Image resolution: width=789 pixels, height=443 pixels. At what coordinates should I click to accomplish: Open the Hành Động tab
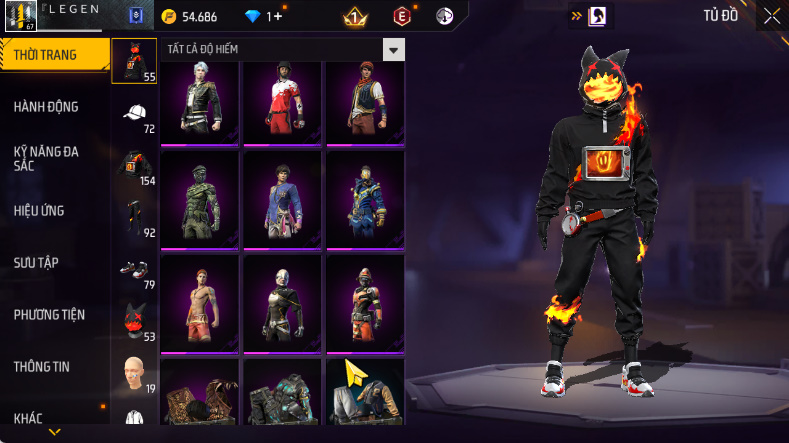[x=46, y=107]
